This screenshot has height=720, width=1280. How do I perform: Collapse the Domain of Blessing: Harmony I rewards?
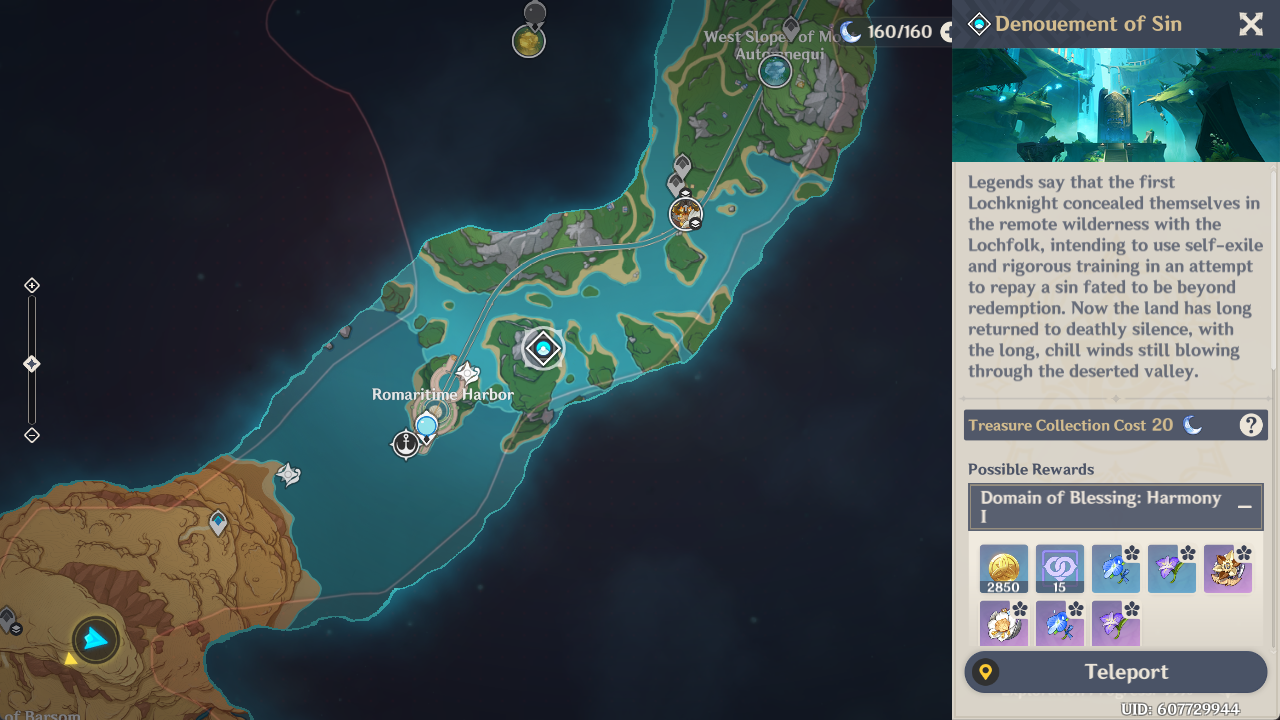pyautogui.click(x=1244, y=507)
